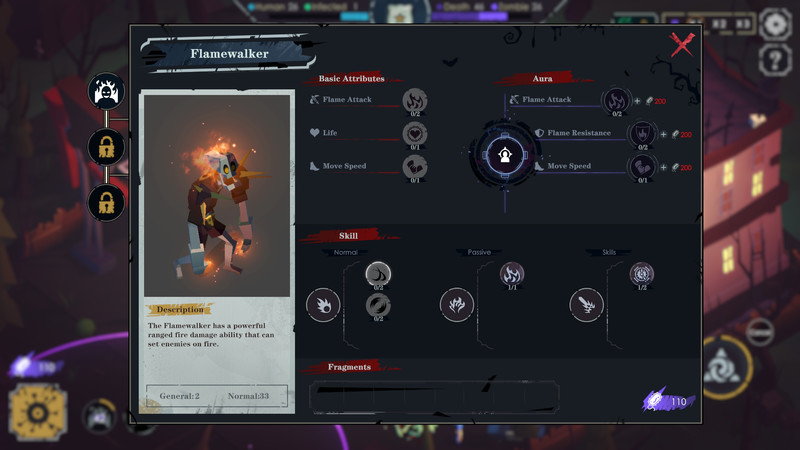This screenshot has height=450, width=800.
Task: Upgrade the basic Flame Attack attribute
Action: pyautogui.click(x=415, y=100)
